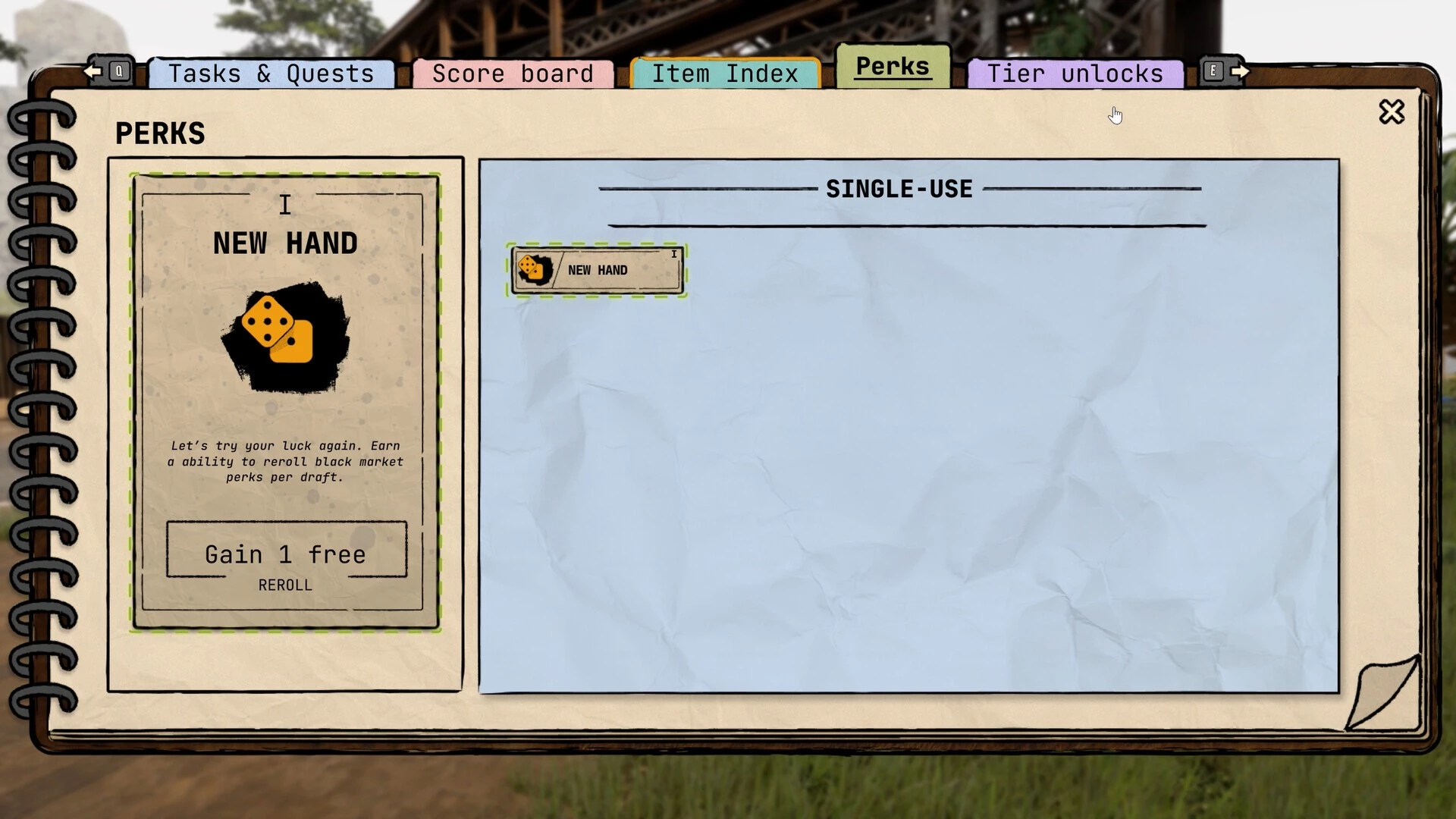This screenshot has width=1456, height=819.
Task: Switch to the Tasks & Quests tab
Action: tap(271, 74)
